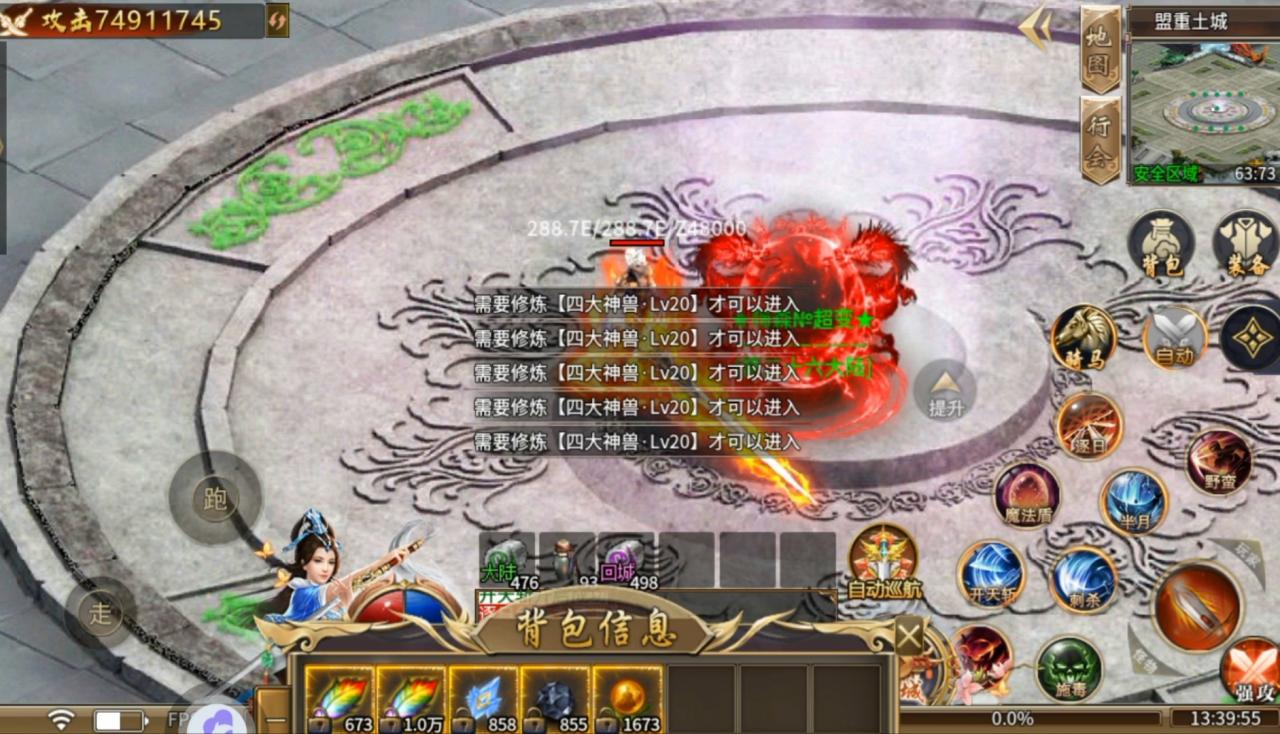Screen dimensions: 1280x734
Task: Cast the 魔法盾 magic shield skill
Action: point(1027,493)
